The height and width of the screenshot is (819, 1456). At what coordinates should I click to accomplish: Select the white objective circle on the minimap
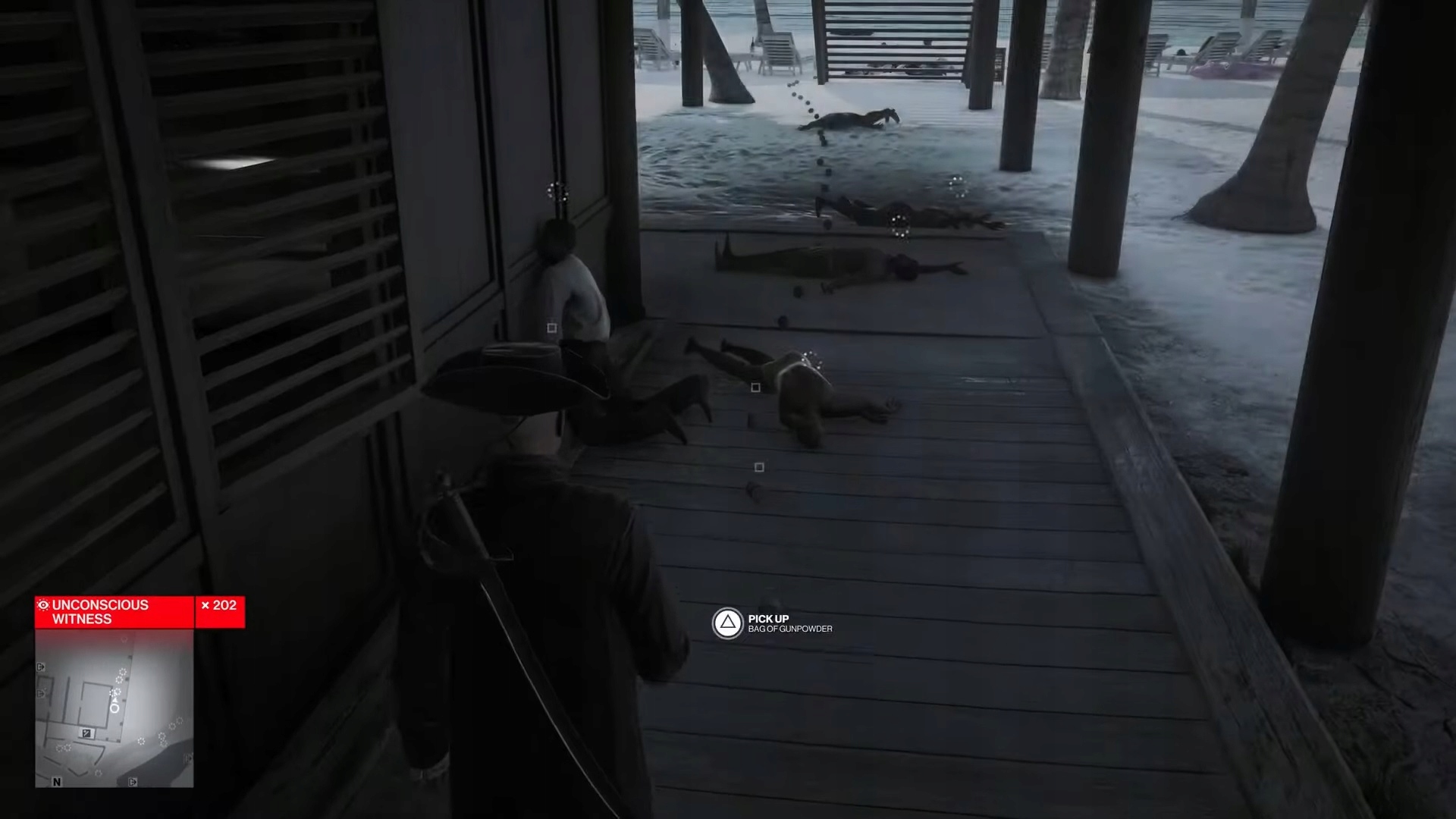click(x=115, y=708)
